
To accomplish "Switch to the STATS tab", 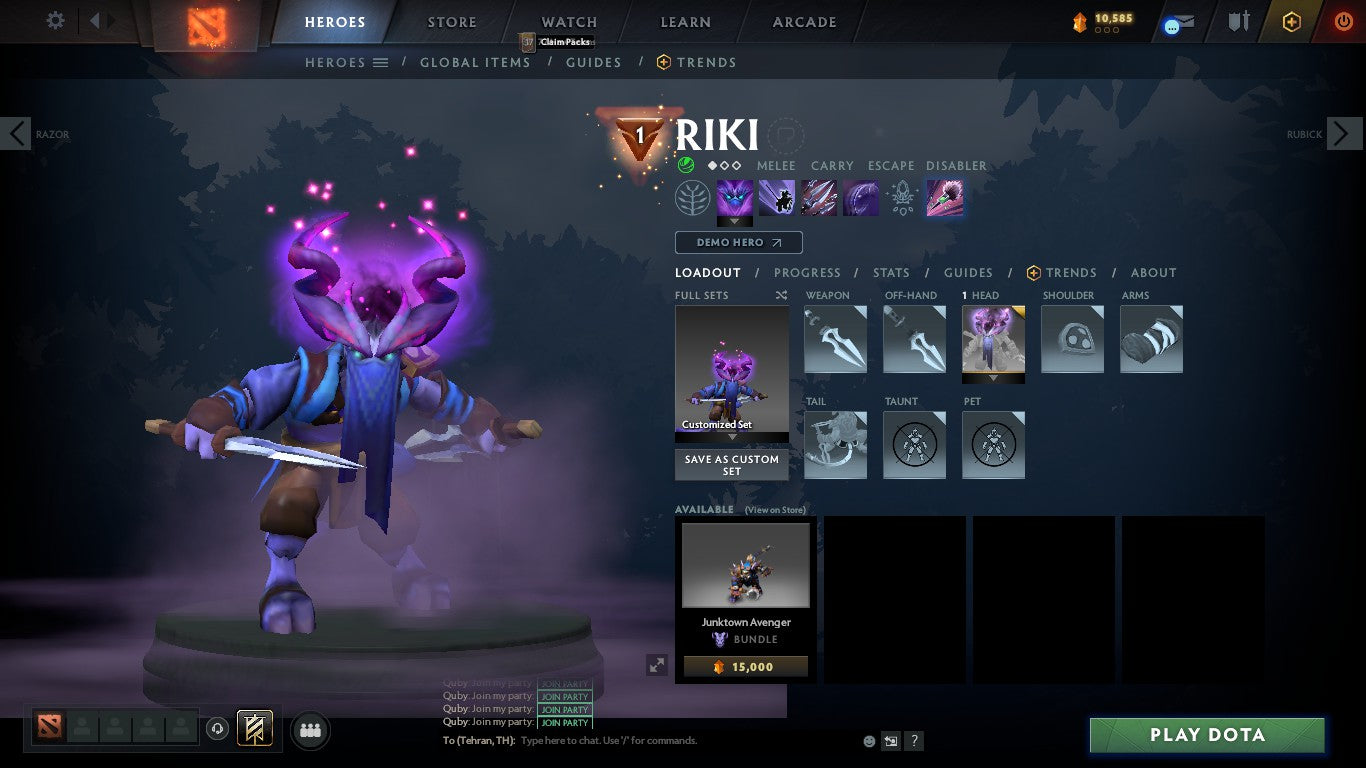I will [x=890, y=272].
